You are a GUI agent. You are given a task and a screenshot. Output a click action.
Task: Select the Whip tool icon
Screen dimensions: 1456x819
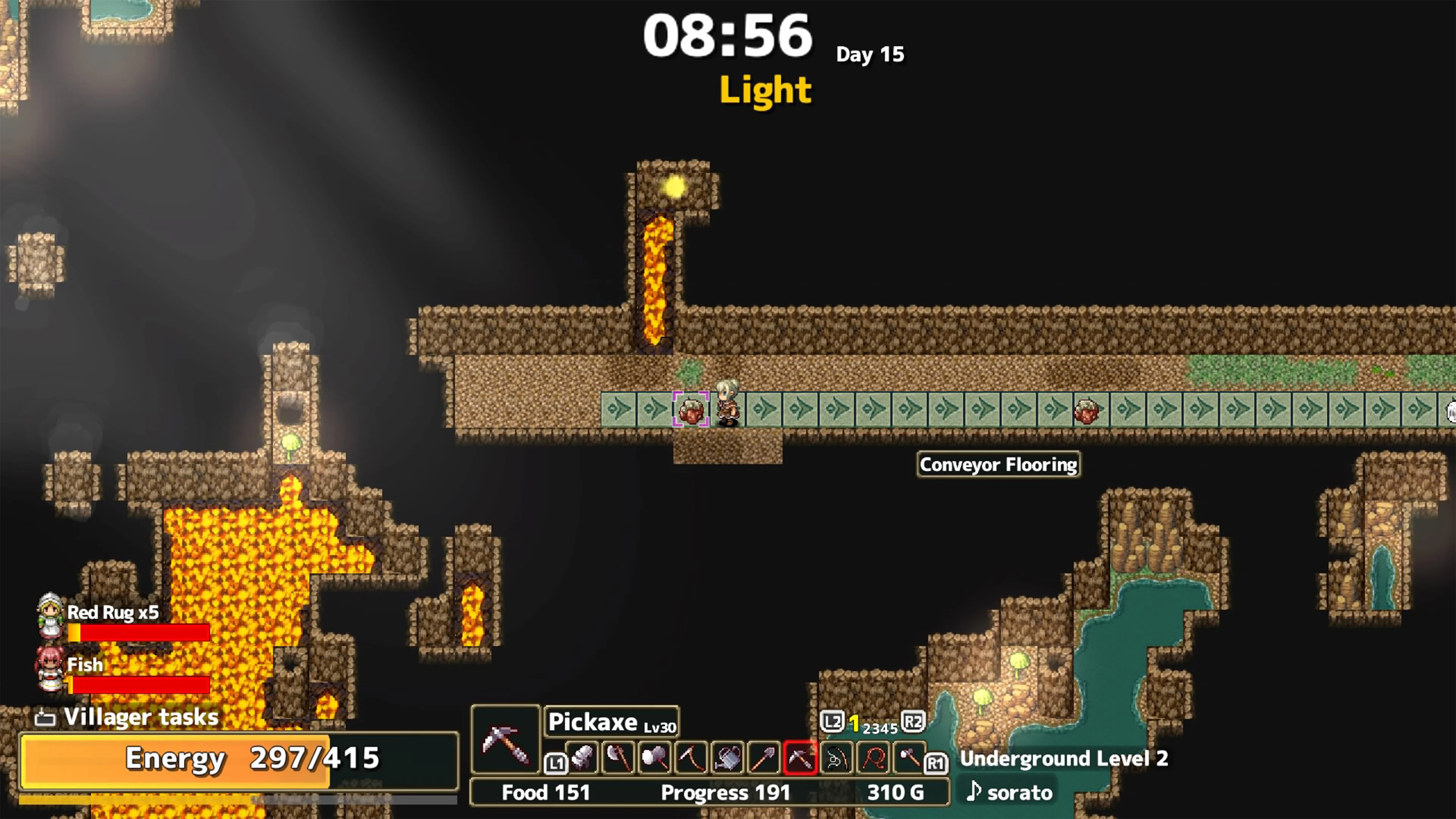click(x=872, y=758)
